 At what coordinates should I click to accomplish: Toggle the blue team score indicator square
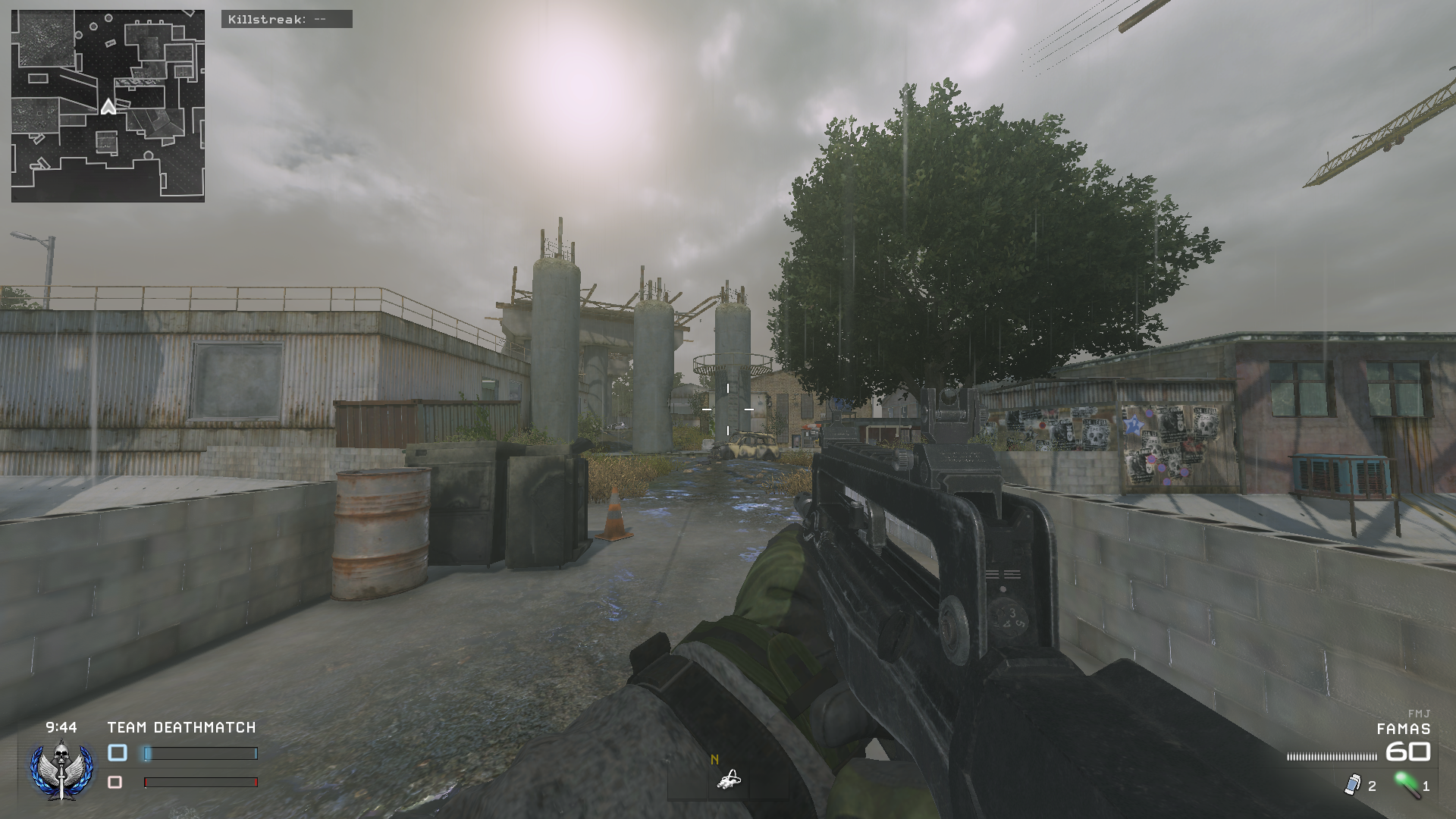pyautogui.click(x=118, y=754)
